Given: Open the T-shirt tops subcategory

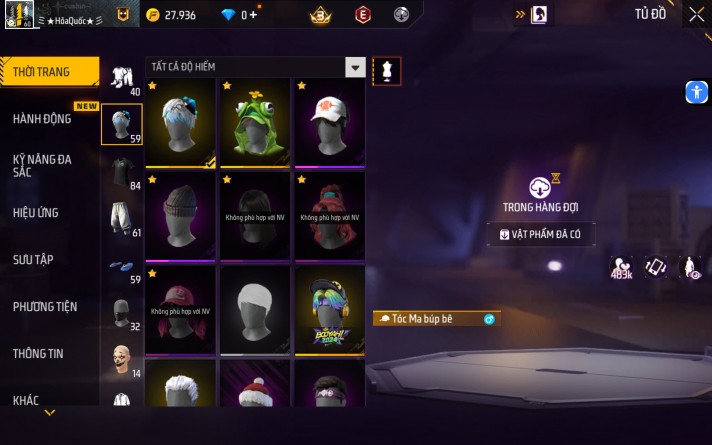Looking at the screenshot, I should (122, 172).
